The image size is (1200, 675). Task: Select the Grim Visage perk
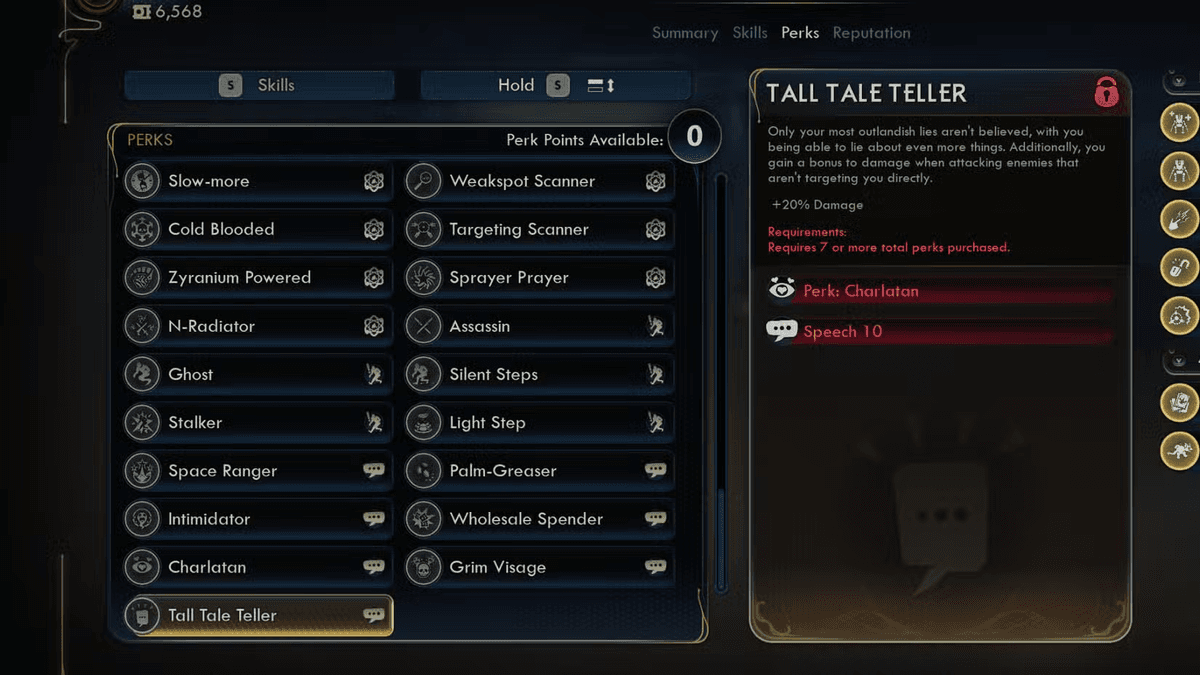point(540,567)
